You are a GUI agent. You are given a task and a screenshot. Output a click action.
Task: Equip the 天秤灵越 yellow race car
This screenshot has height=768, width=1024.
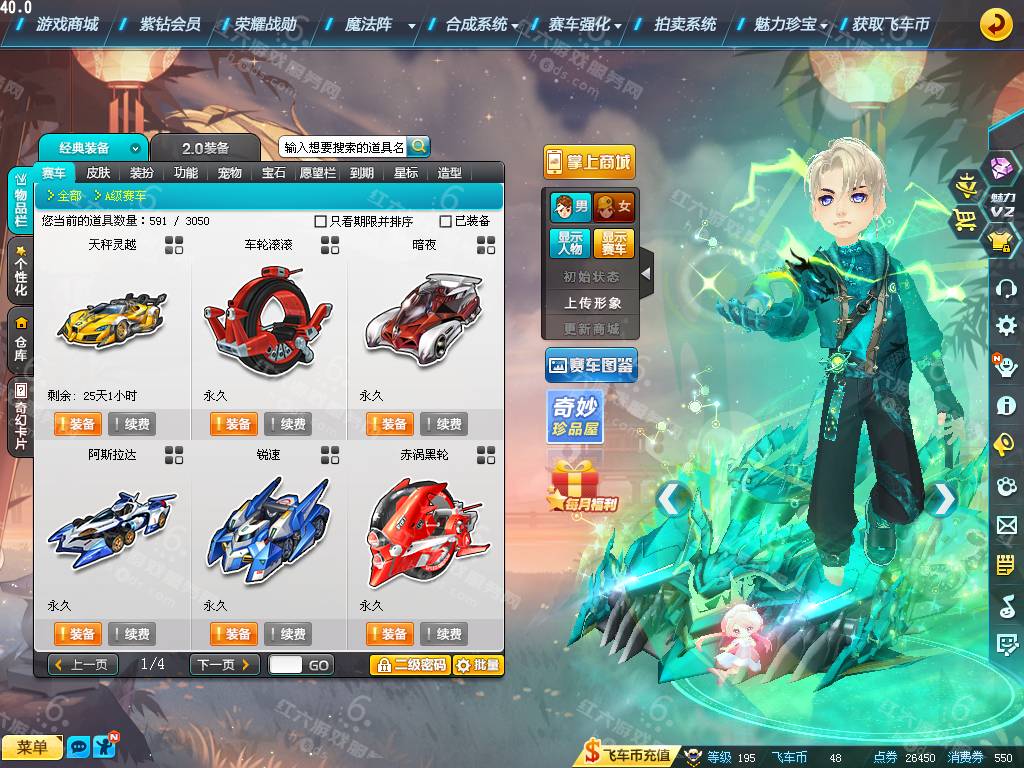point(77,424)
